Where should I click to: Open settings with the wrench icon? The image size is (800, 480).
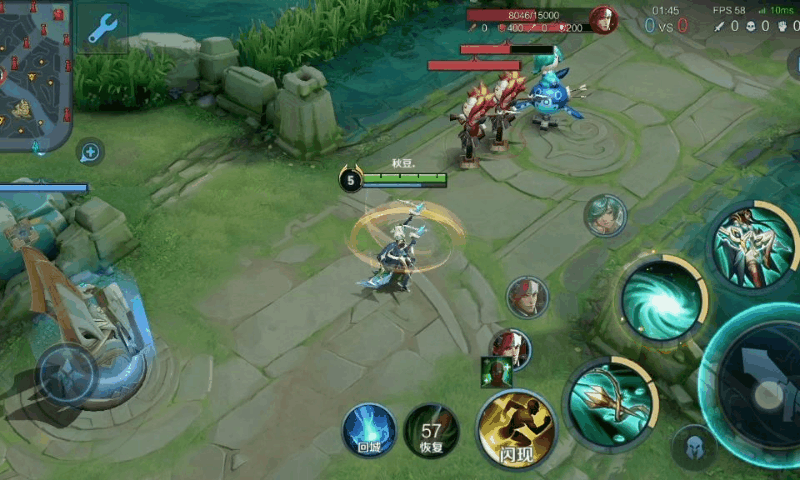click(x=102, y=29)
